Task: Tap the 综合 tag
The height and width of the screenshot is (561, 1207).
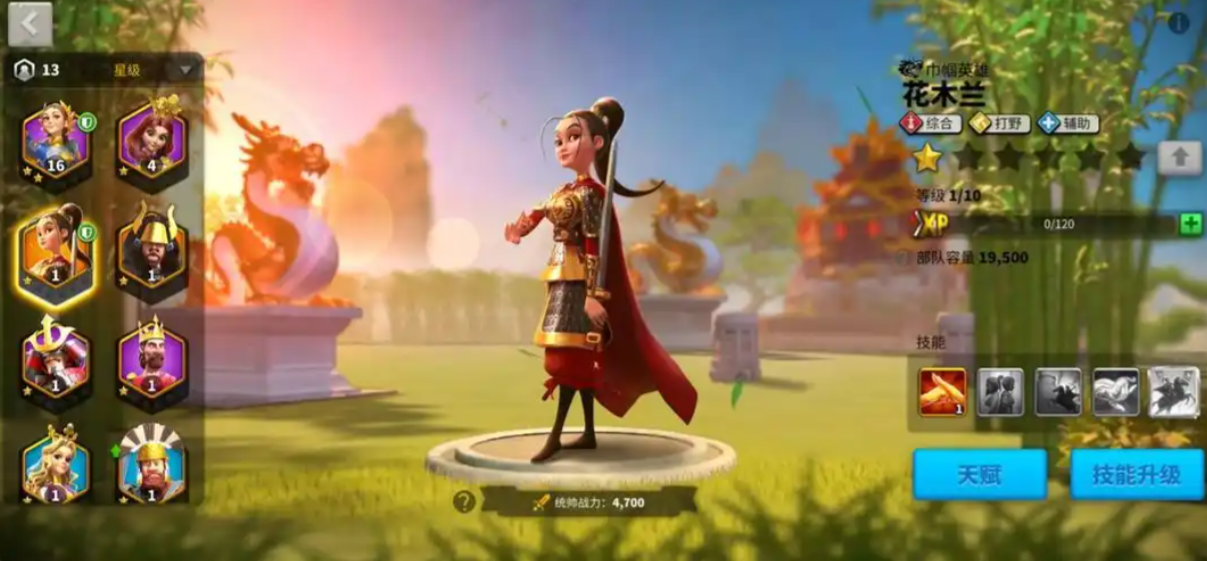Action: coord(931,124)
